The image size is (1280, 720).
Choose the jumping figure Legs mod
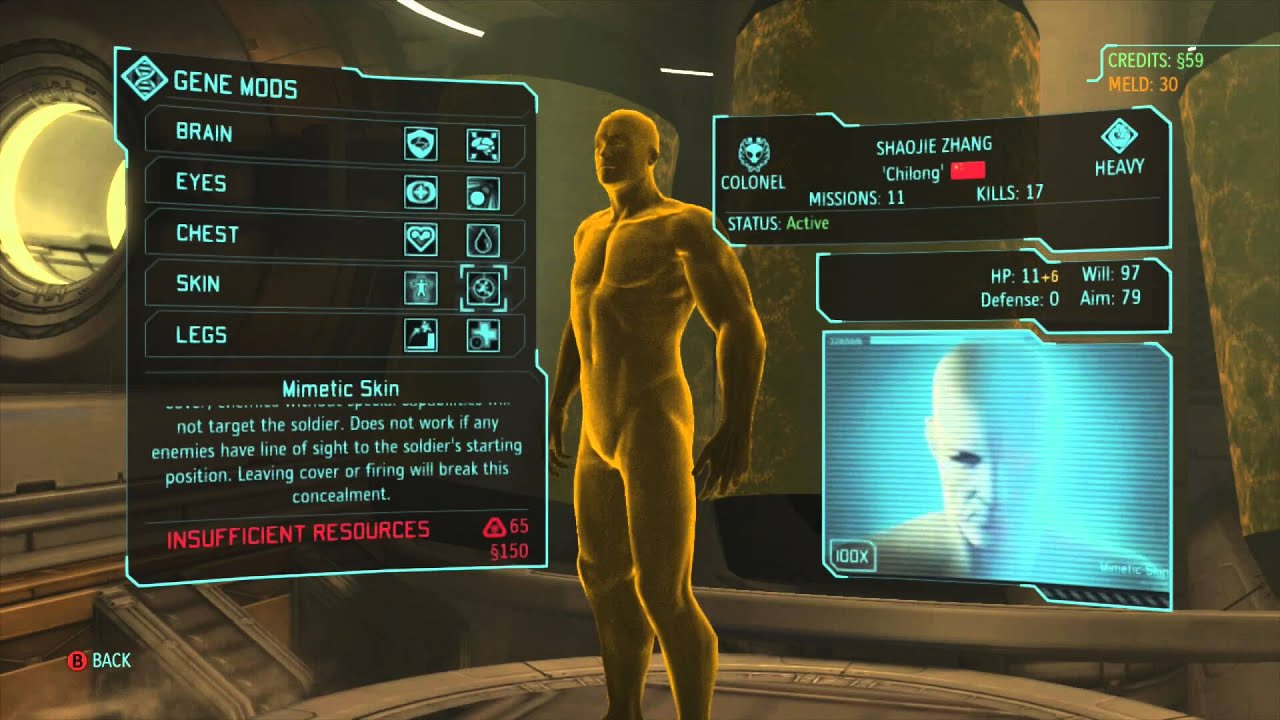tap(420, 336)
